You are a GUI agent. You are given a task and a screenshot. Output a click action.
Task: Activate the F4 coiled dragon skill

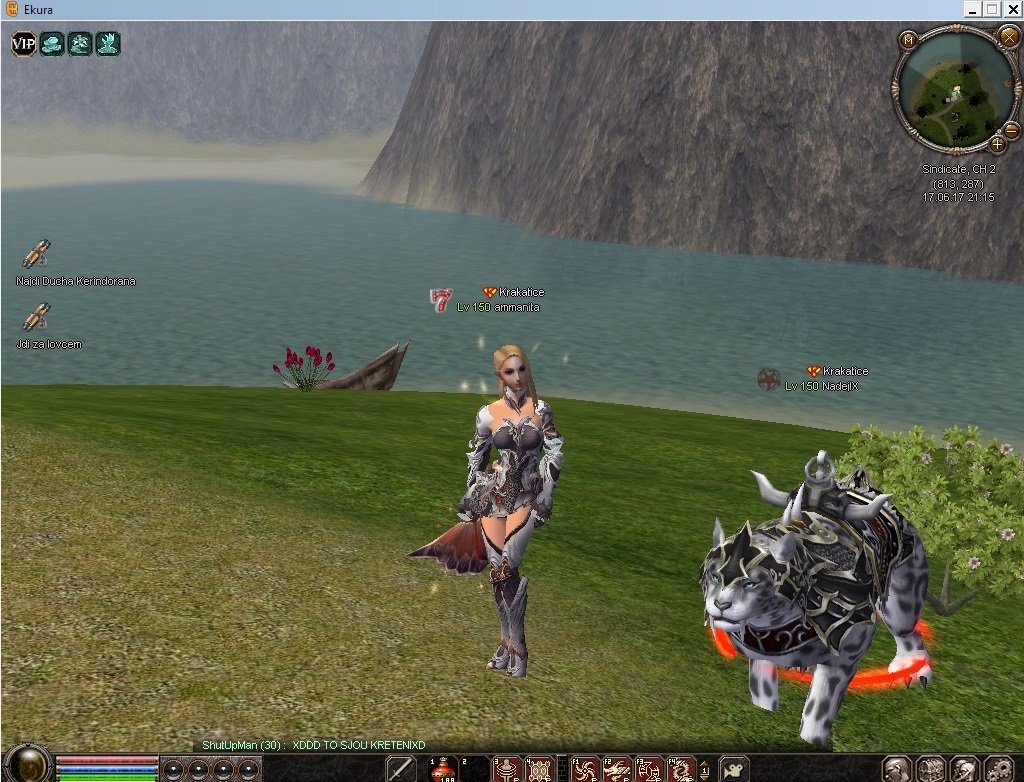pos(681,769)
